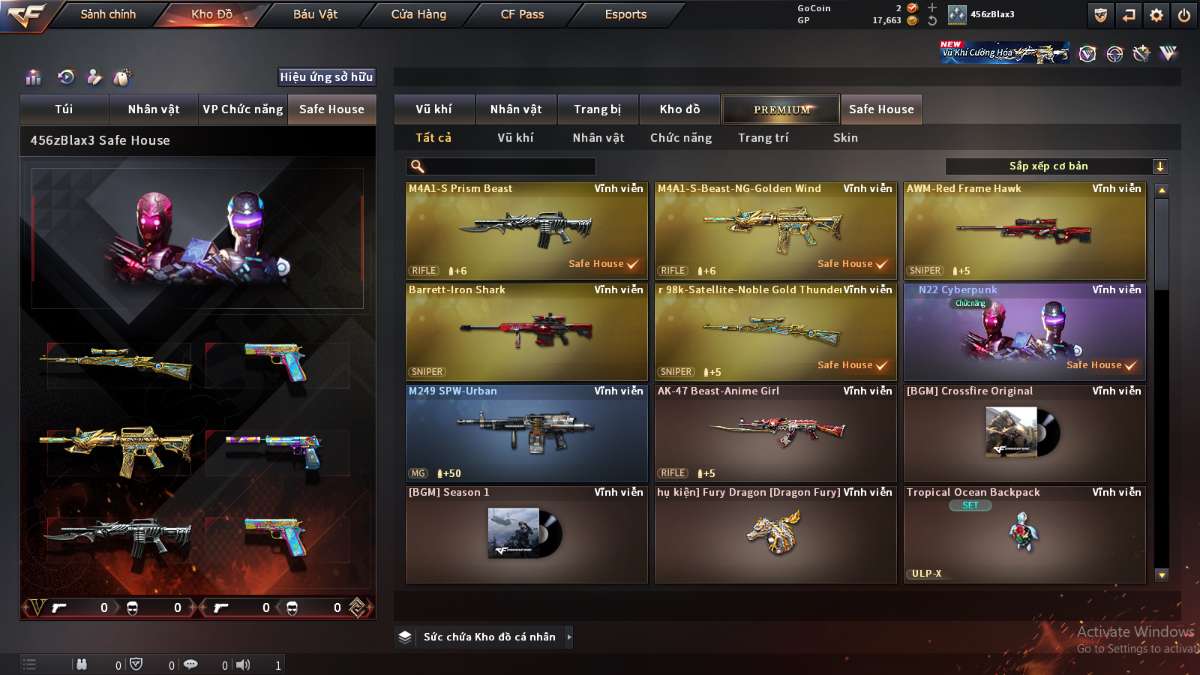Filter items by Skin category
This screenshot has width=1200, height=675.
[845, 138]
